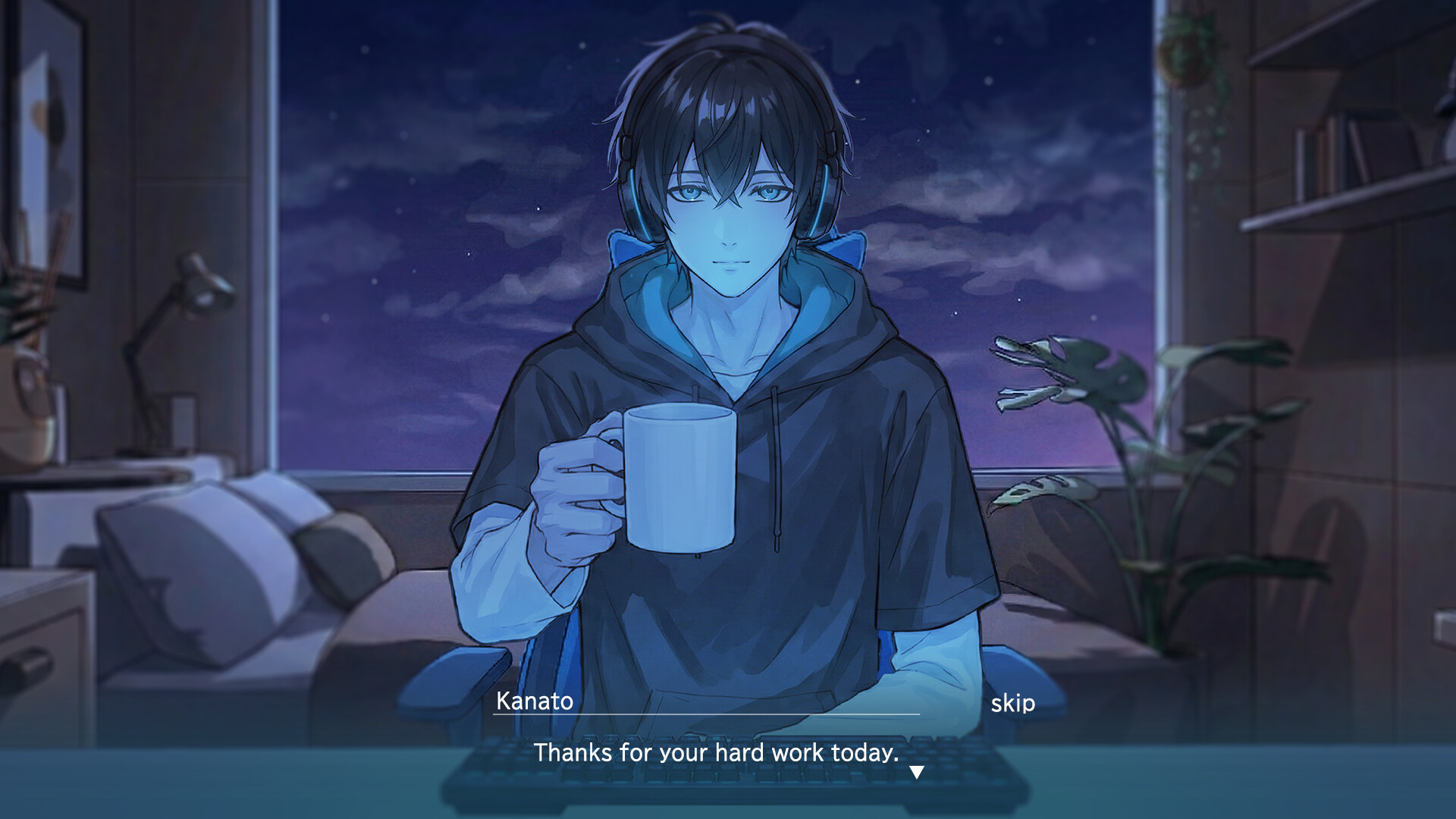Image resolution: width=1456 pixels, height=819 pixels.
Task: Select the Kanato name label
Action: [533, 701]
